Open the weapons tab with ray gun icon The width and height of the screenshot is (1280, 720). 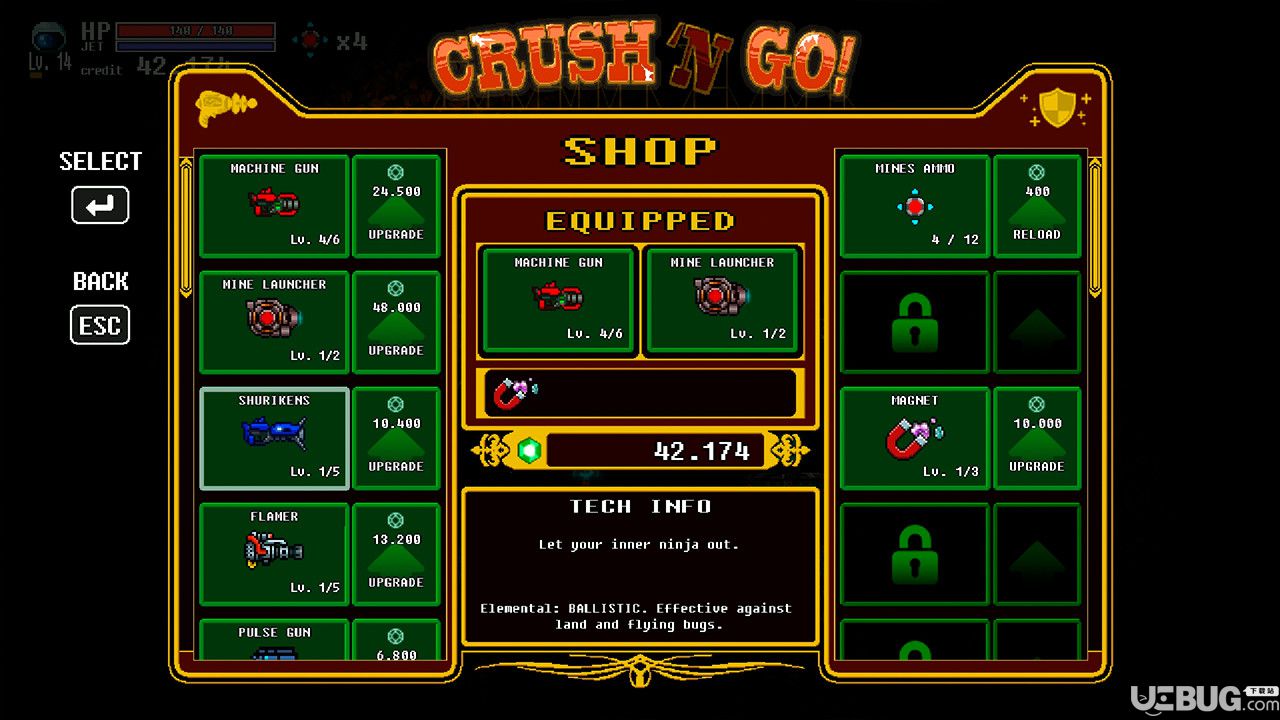click(x=225, y=106)
